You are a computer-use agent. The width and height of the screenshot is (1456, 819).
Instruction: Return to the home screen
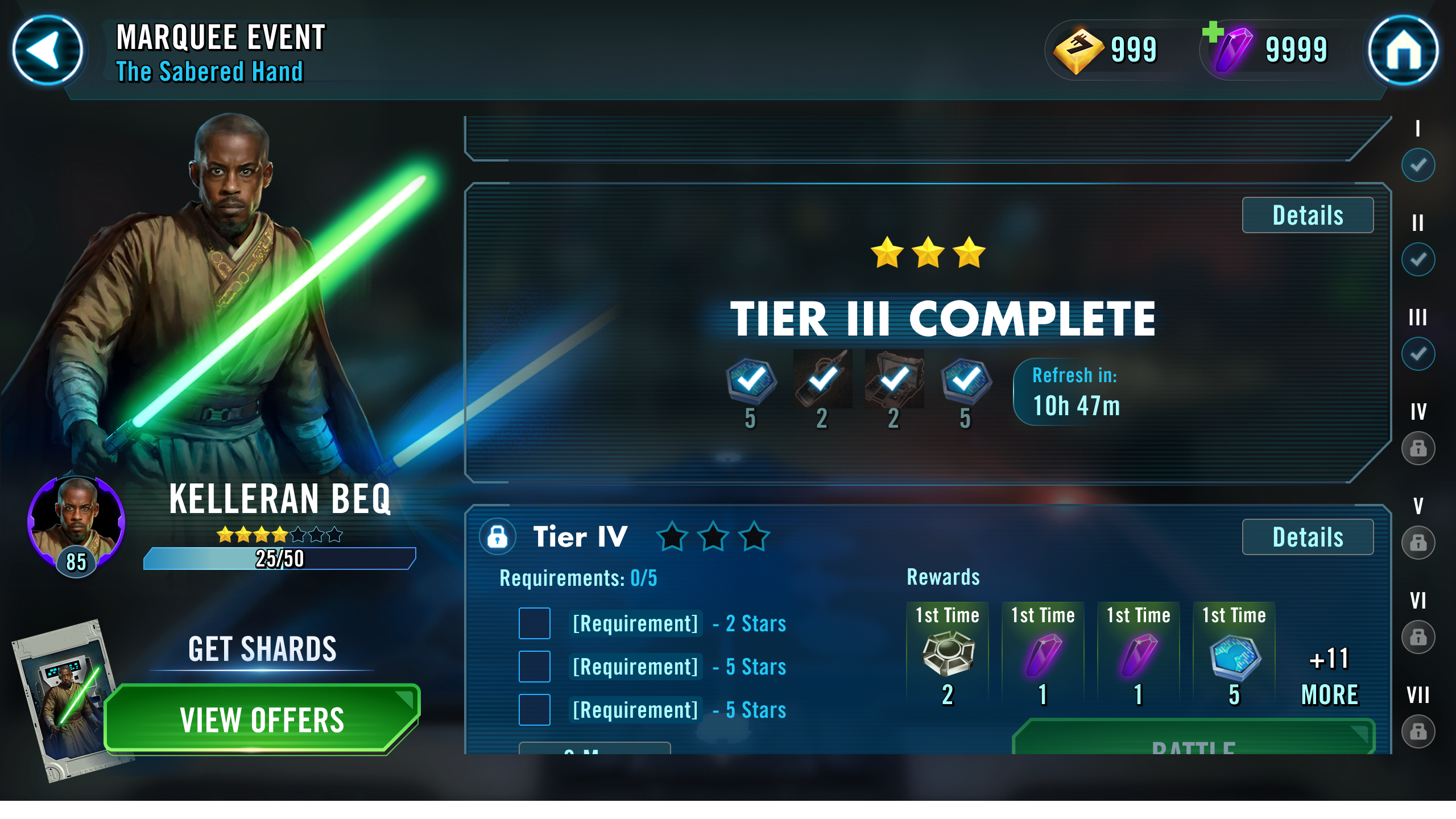point(1403,50)
